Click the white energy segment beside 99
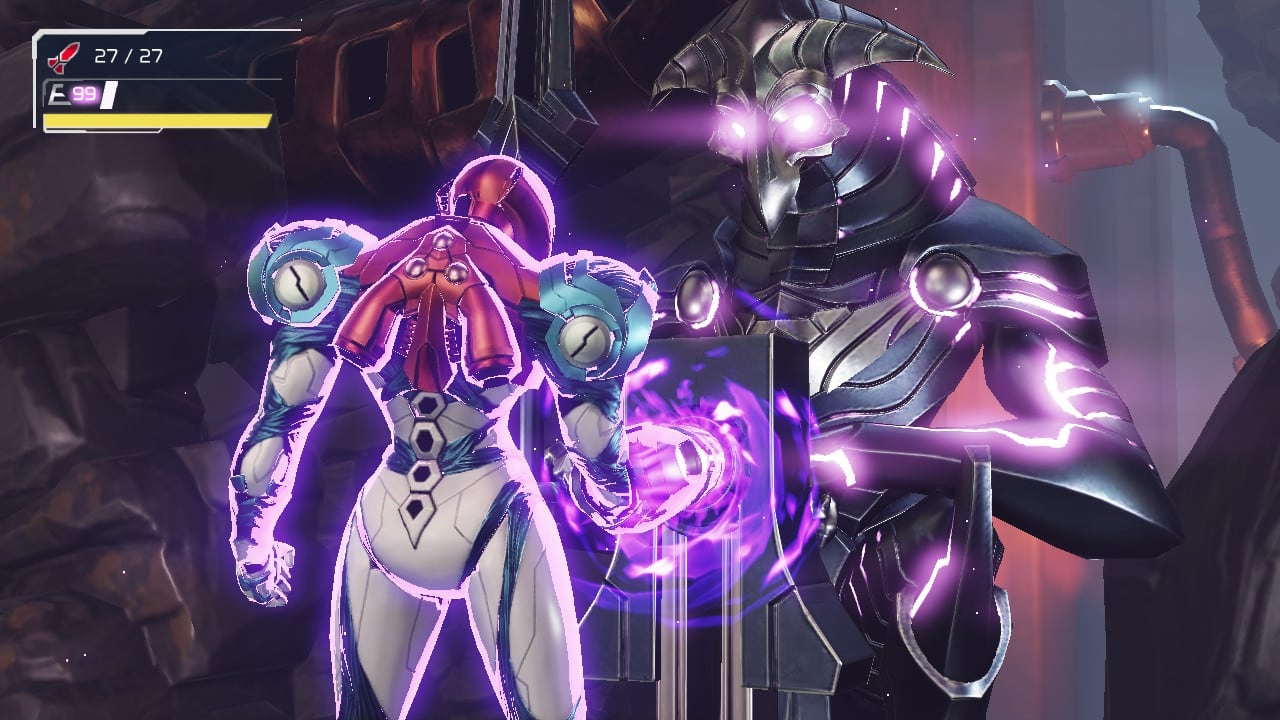1280x720 pixels. point(110,93)
